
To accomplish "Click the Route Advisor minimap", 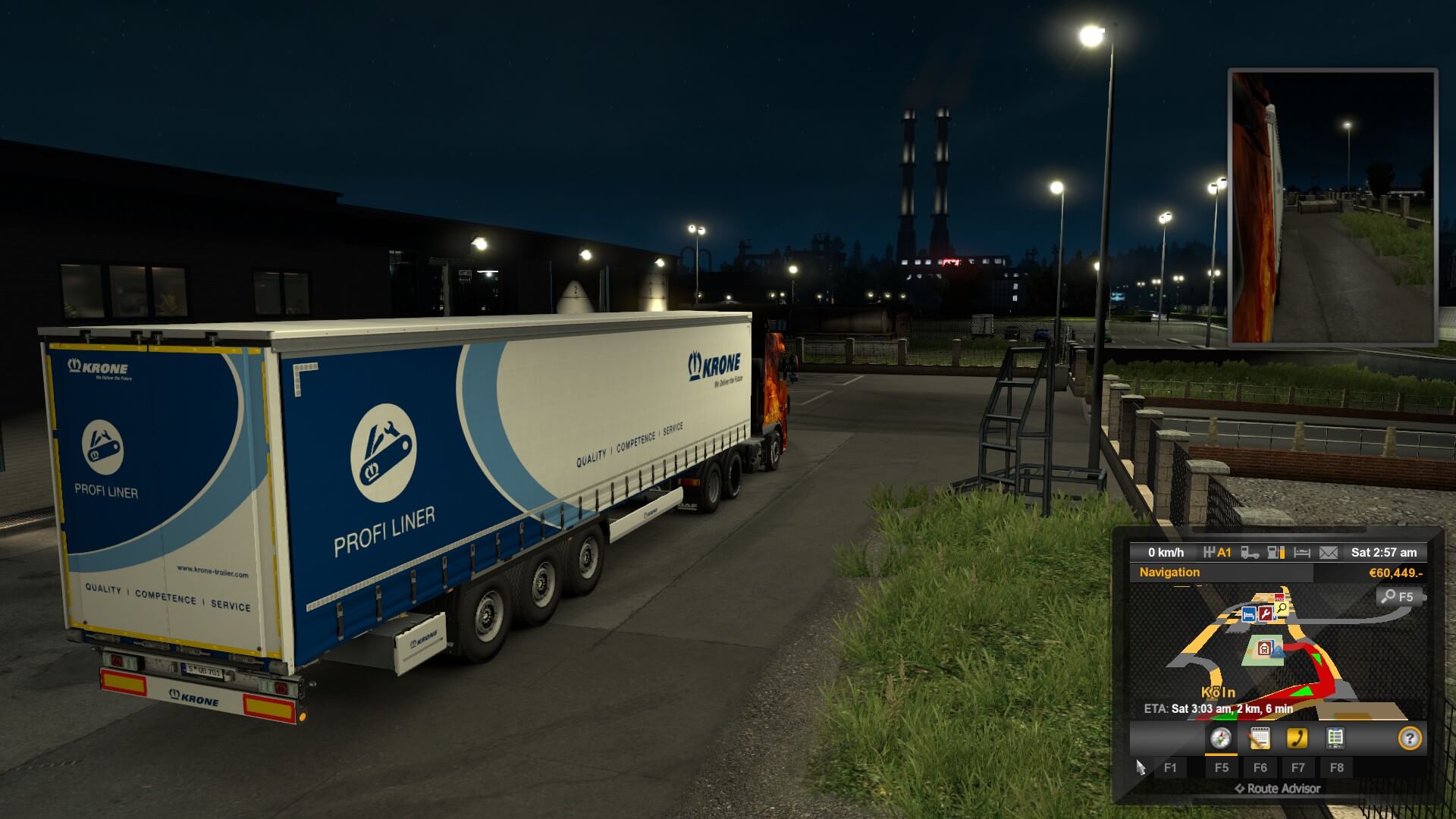I will click(x=1274, y=652).
